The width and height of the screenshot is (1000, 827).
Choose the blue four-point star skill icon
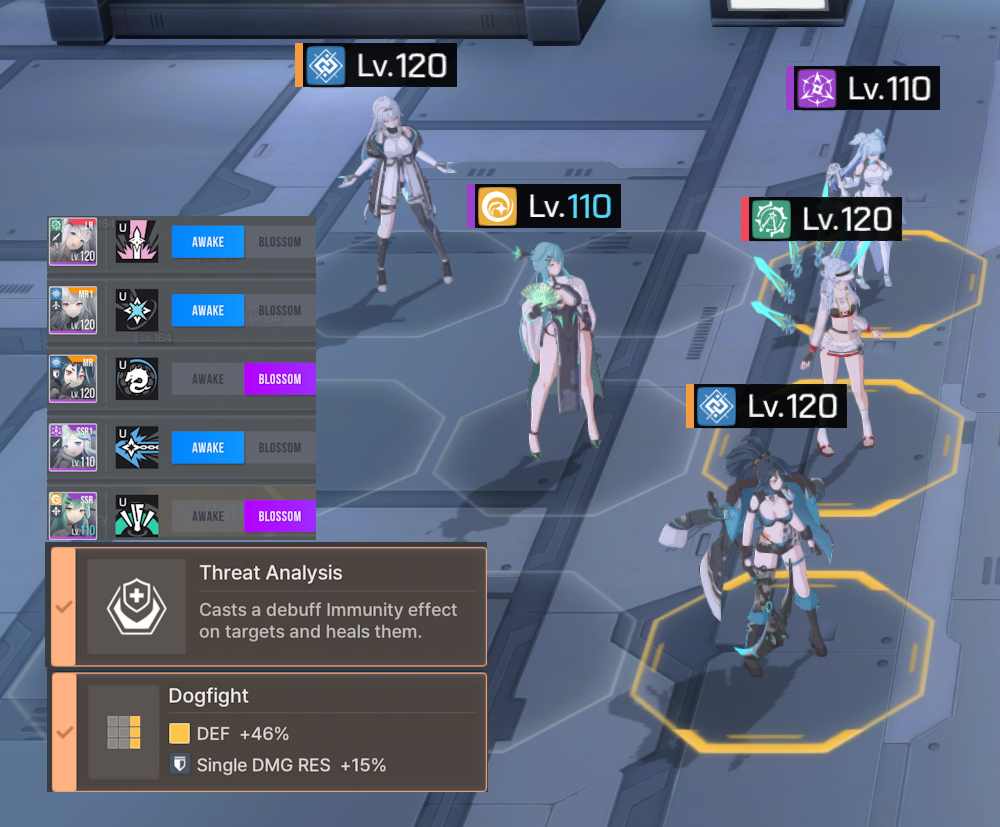137,310
